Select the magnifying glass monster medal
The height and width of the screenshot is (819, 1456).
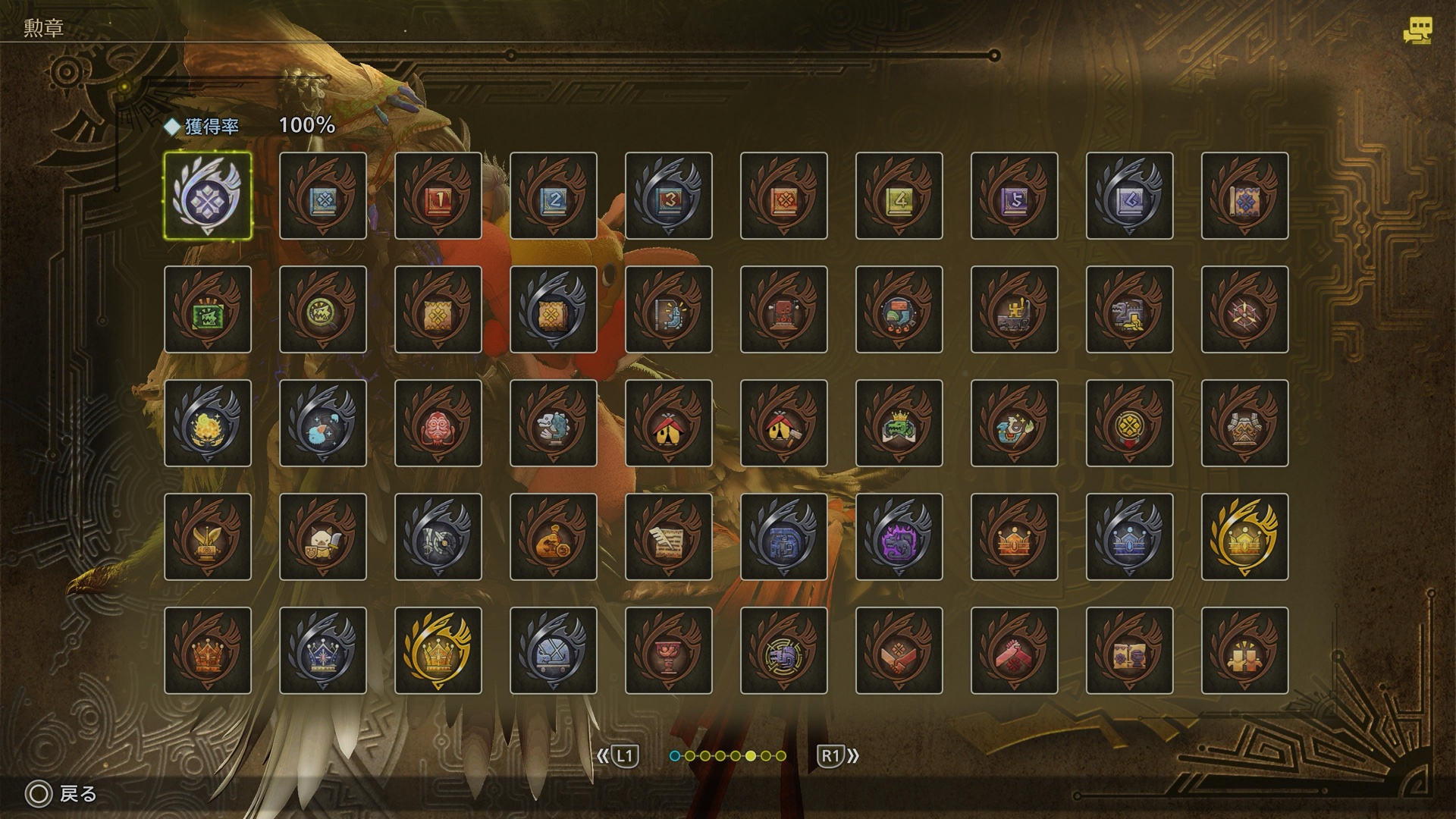pyautogui.click(x=323, y=309)
